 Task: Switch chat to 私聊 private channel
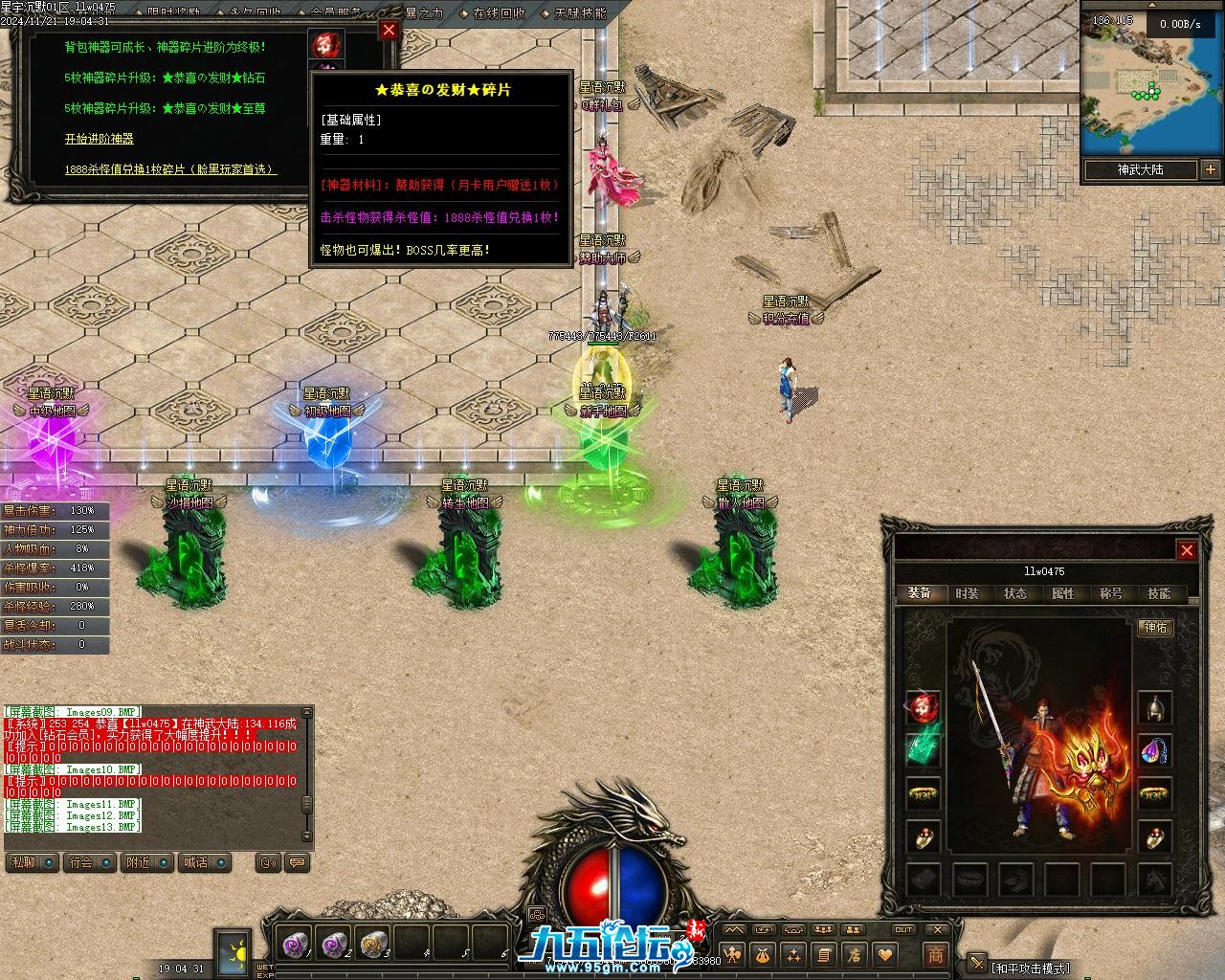(32, 862)
